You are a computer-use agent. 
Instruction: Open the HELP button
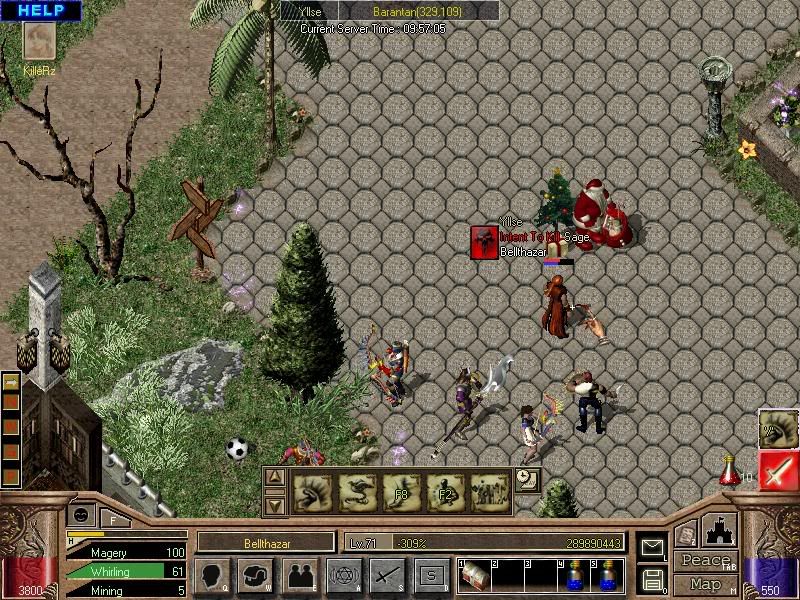click(x=41, y=10)
